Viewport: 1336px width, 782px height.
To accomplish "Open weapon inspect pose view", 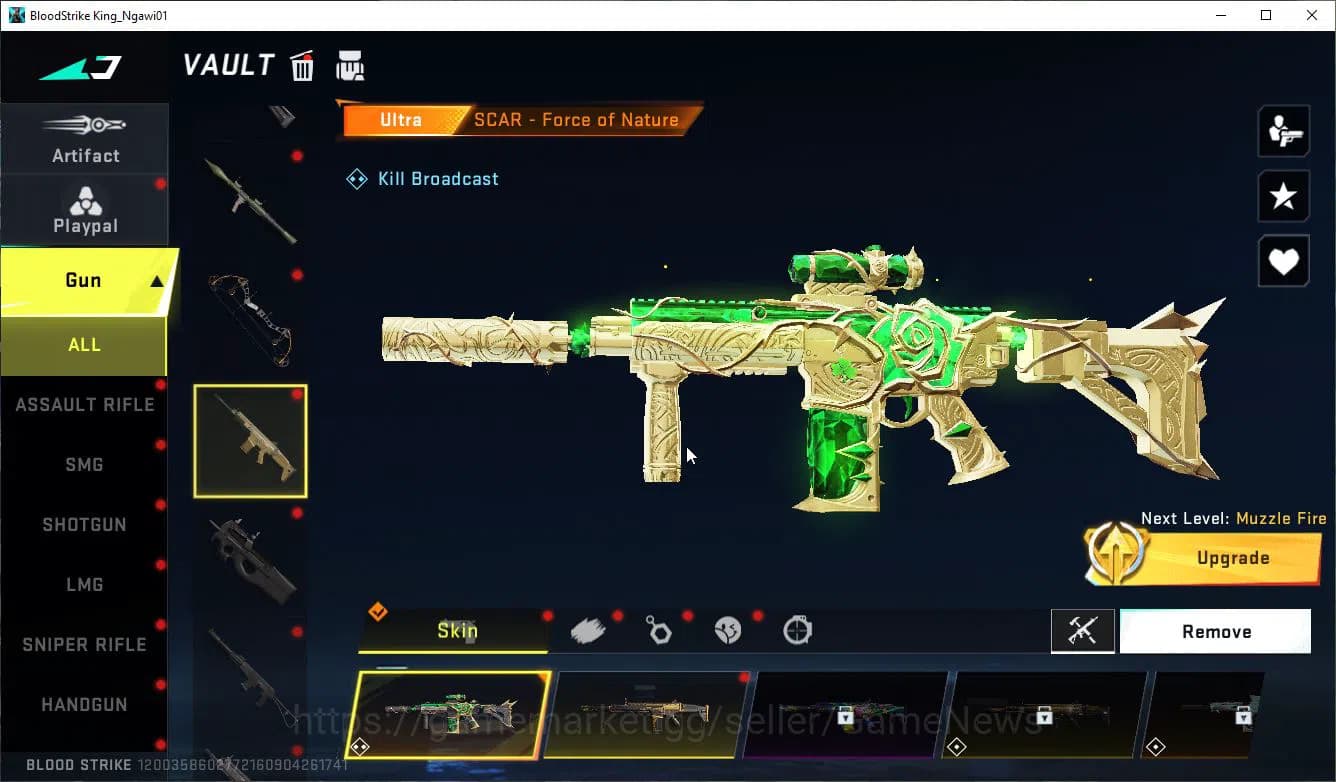I will 1283,130.
